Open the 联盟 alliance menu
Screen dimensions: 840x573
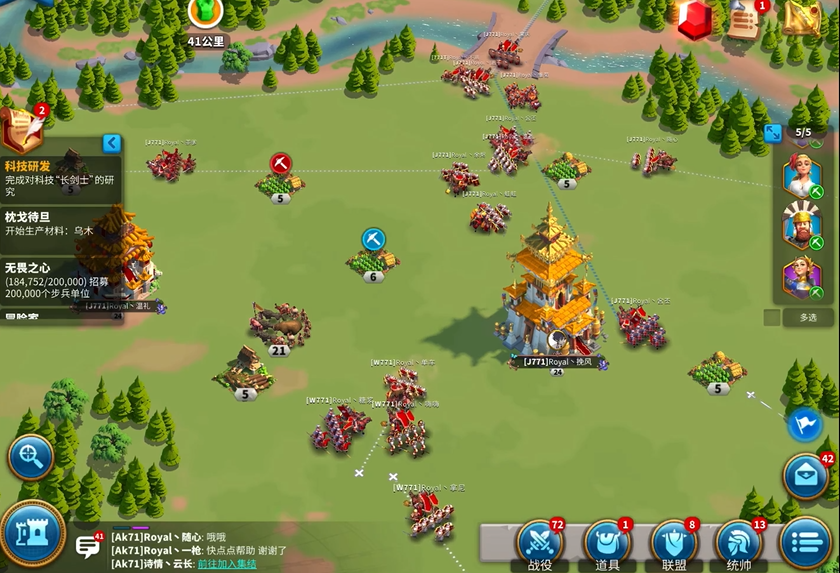[674, 543]
